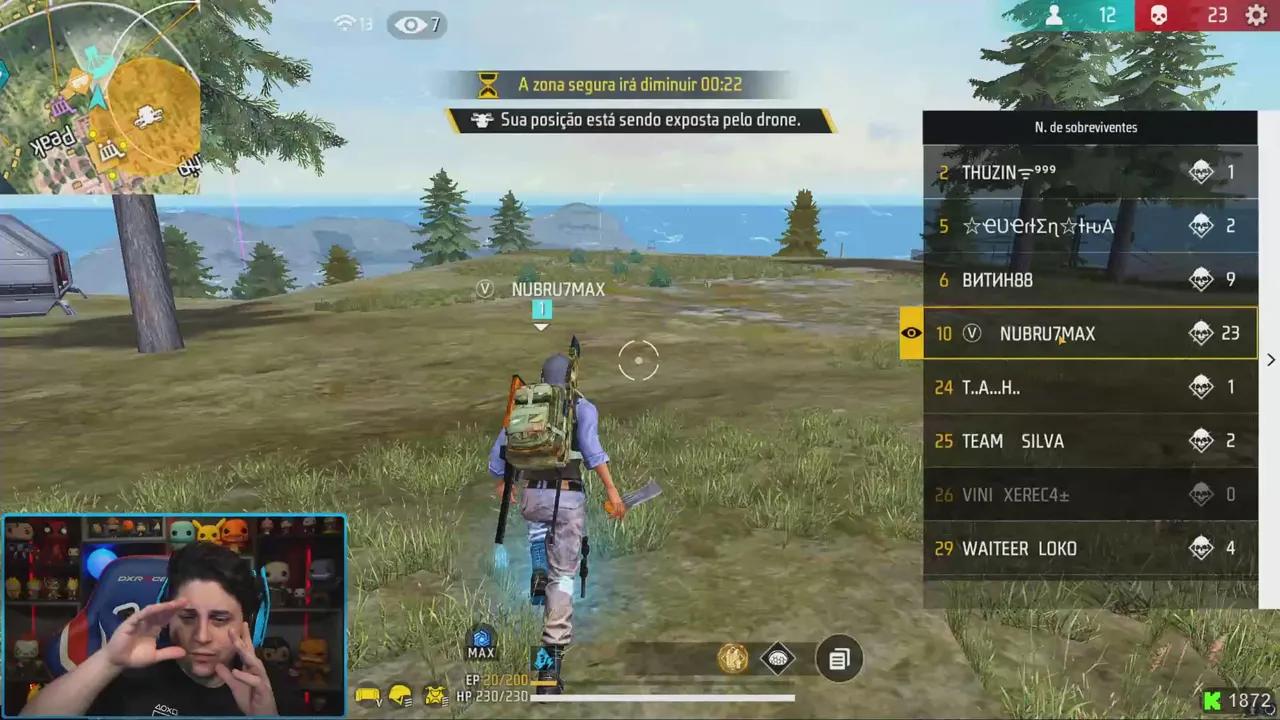
Task: Click the blue MAX pet badge icon
Action: 481,639
